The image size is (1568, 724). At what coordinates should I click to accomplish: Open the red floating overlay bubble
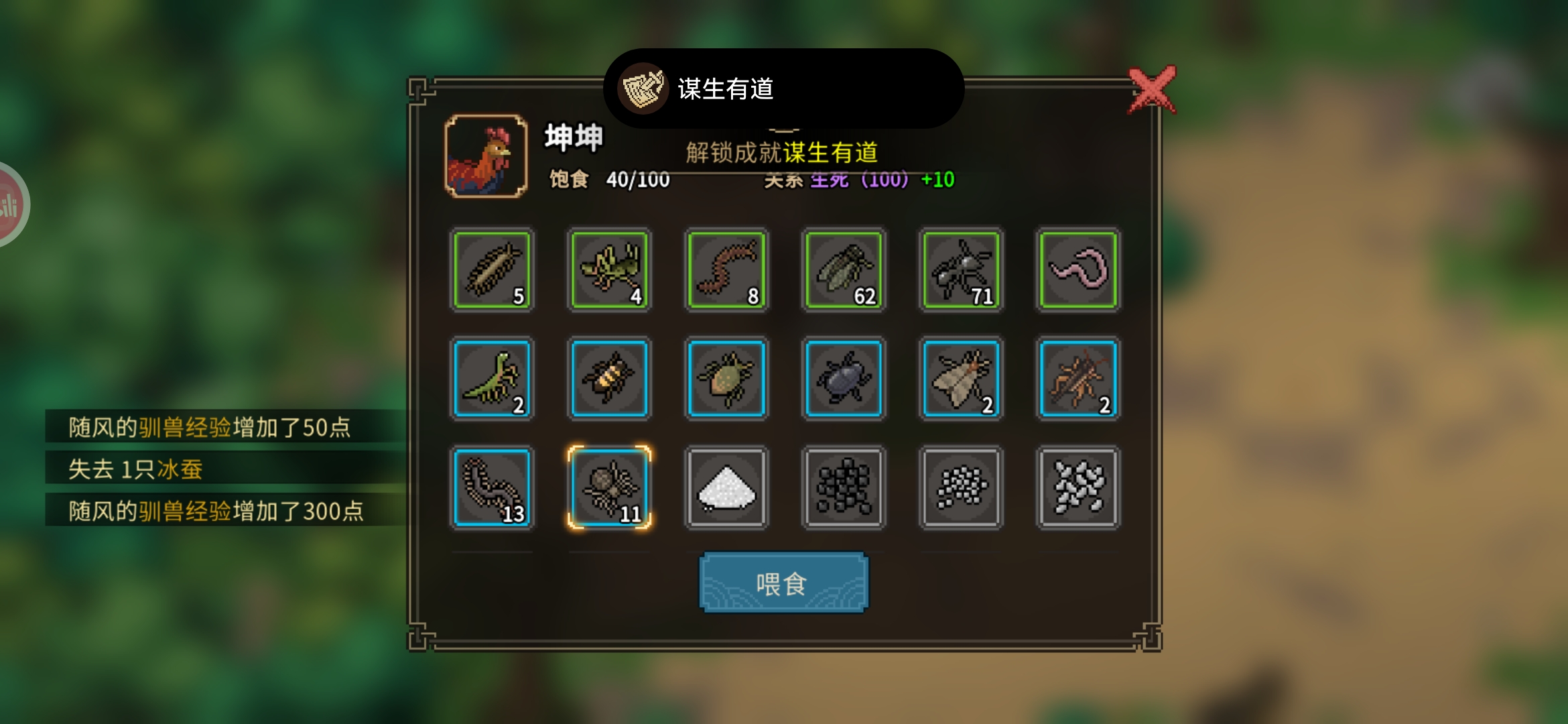[9, 204]
